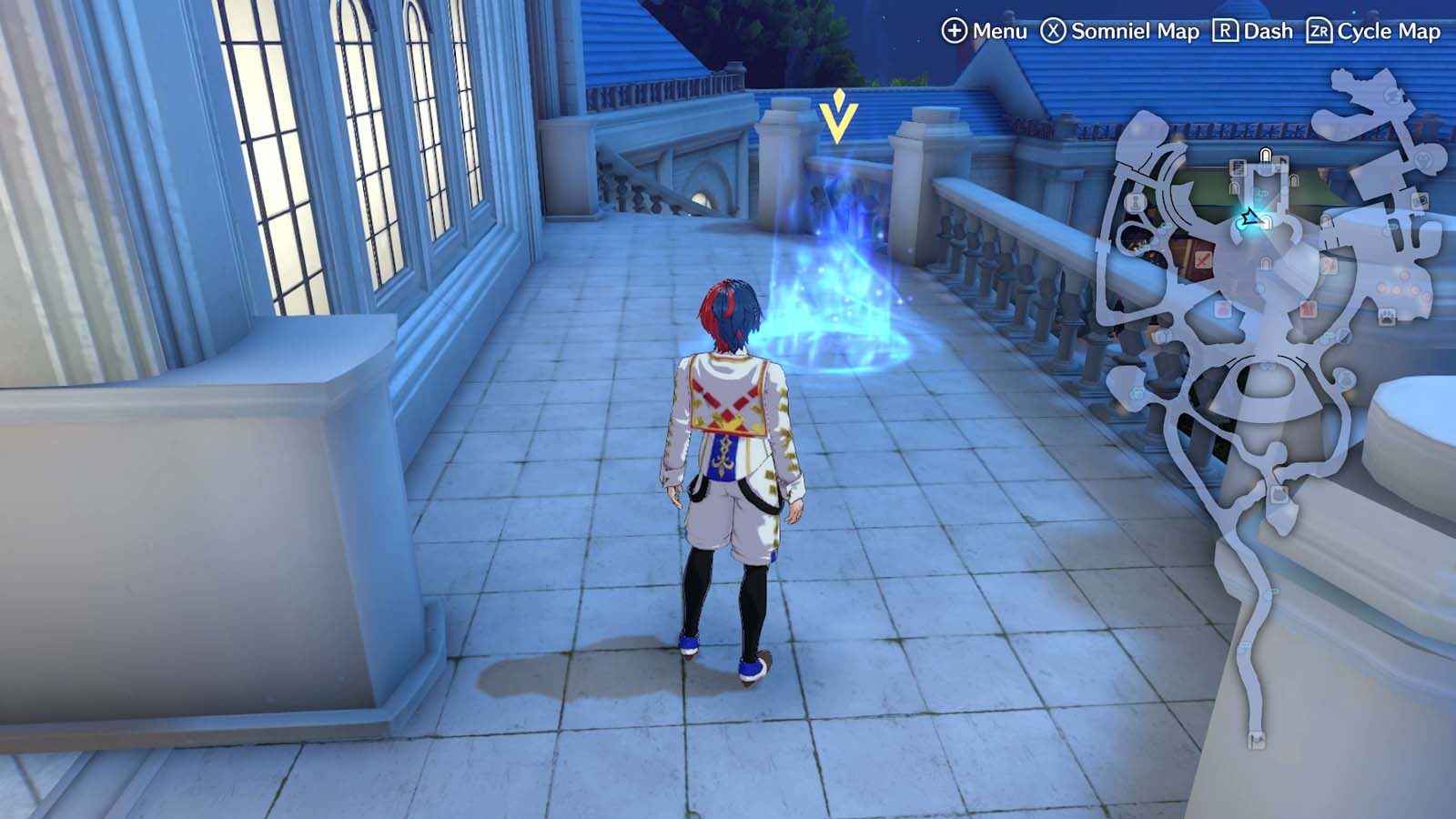Click the circled plus icon beside Menu
1456x819 pixels.
click(x=954, y=32)
